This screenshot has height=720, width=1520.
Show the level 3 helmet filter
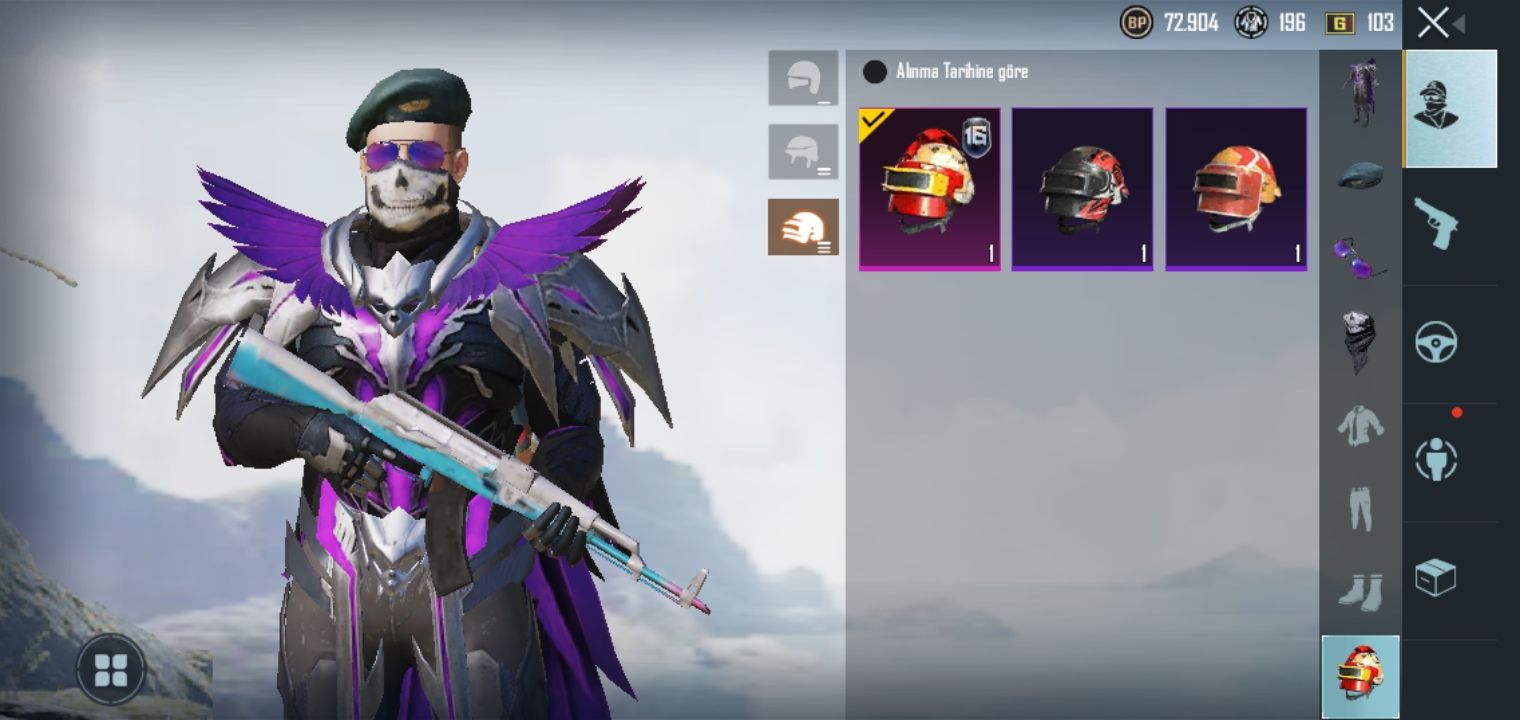803,227
